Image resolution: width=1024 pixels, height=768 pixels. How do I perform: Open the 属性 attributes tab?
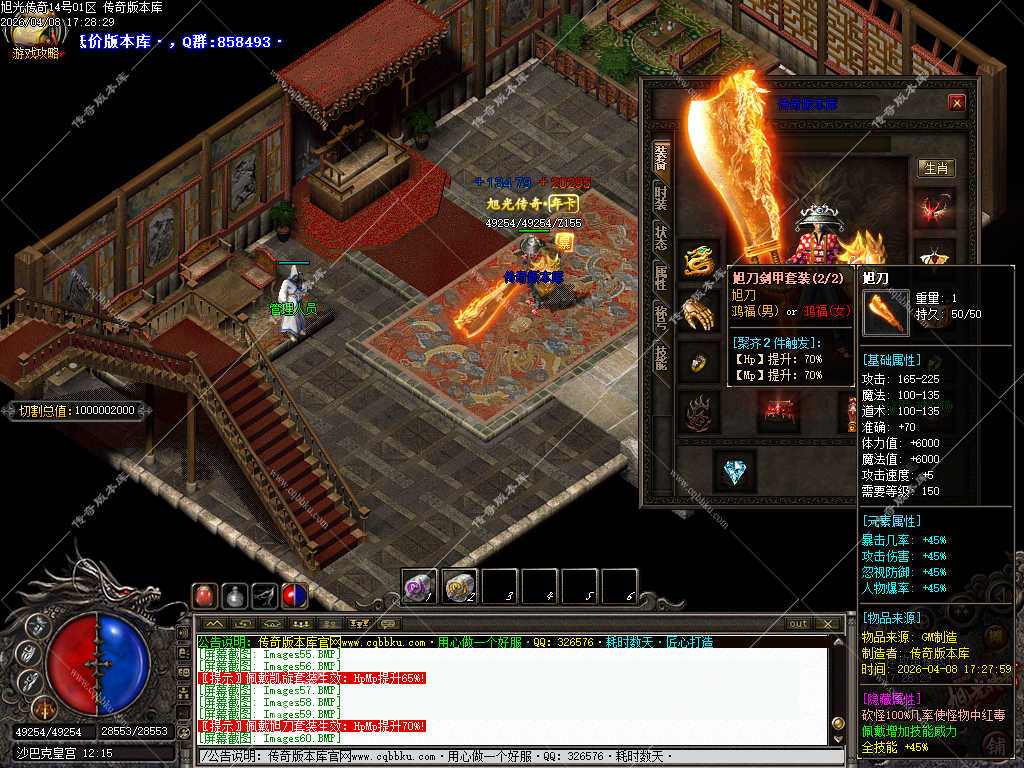[x=661, y=277]
